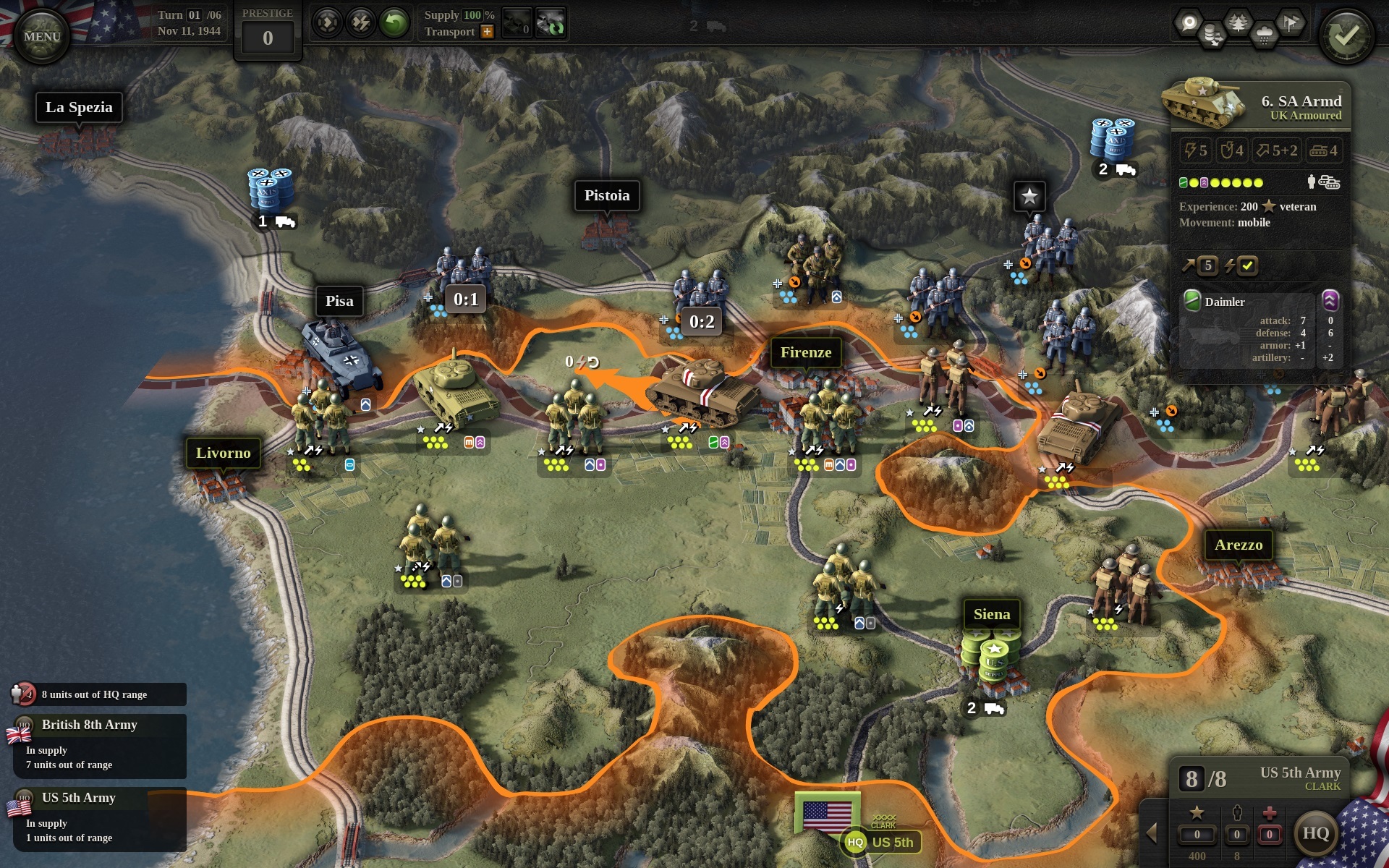Image resolution: width=1389 pixels, height=868 pixels.
Task: Toggle the terrain trees overlay
Action: [1238, 23]
